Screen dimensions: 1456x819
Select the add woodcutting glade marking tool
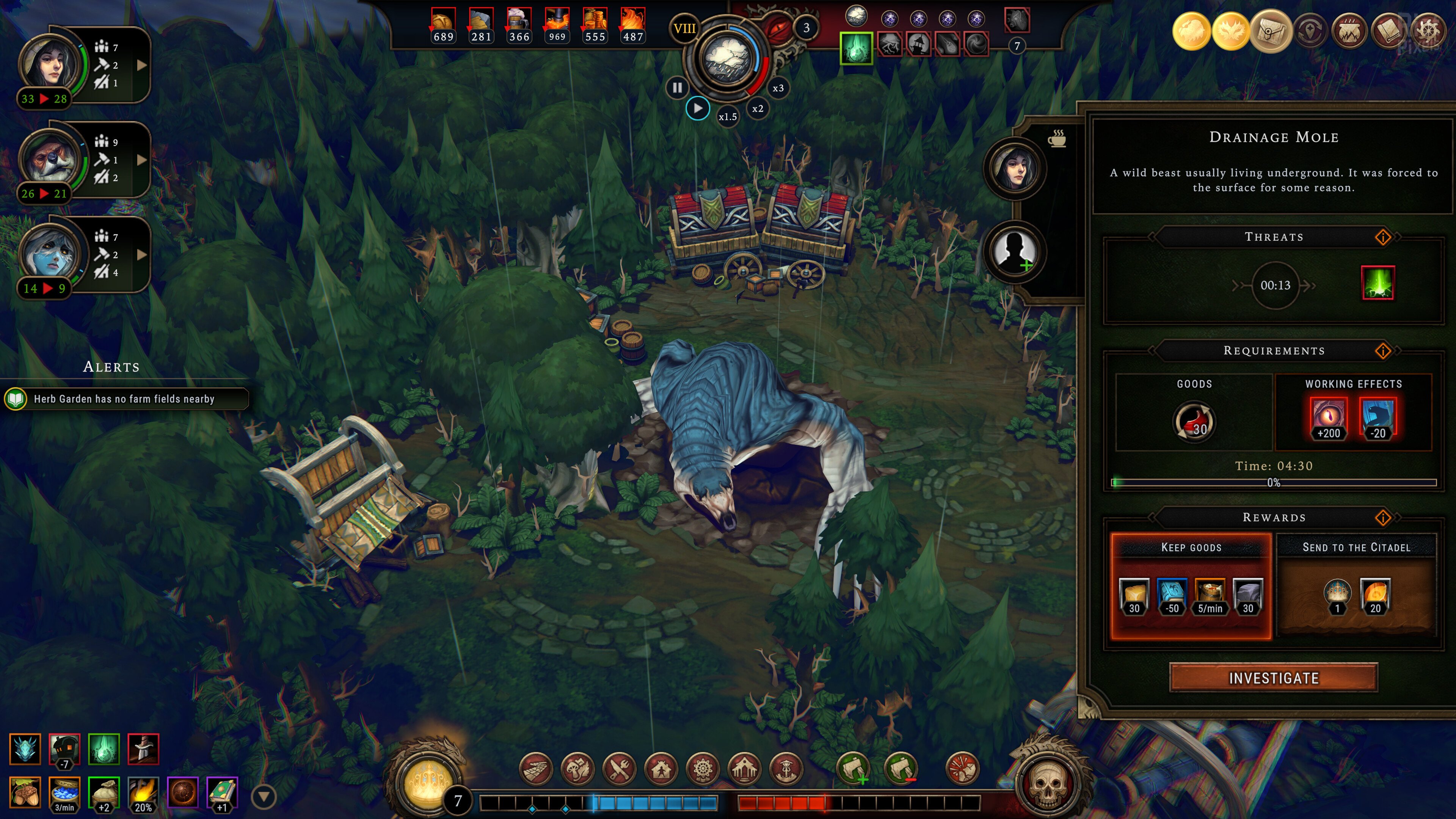(853, 769)
